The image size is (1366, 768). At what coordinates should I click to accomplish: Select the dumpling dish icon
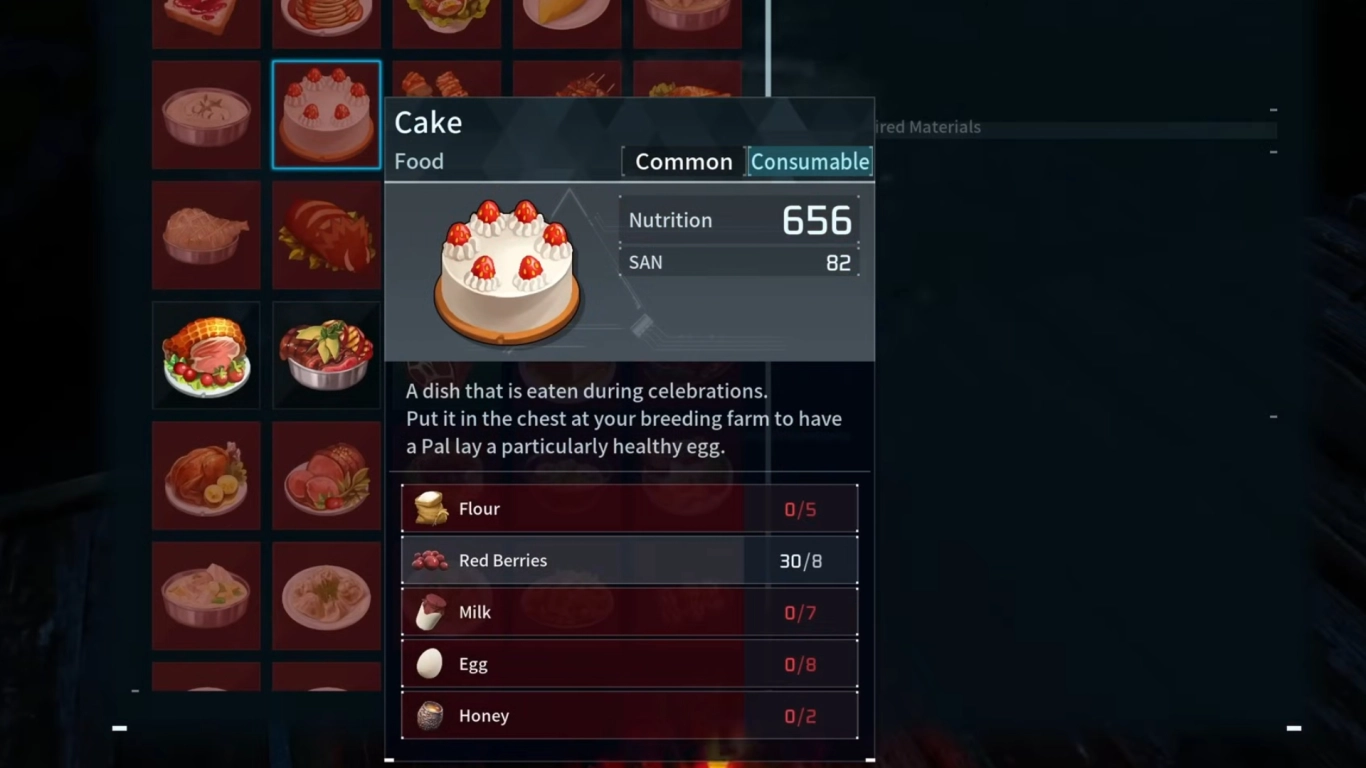pos(326,596)
